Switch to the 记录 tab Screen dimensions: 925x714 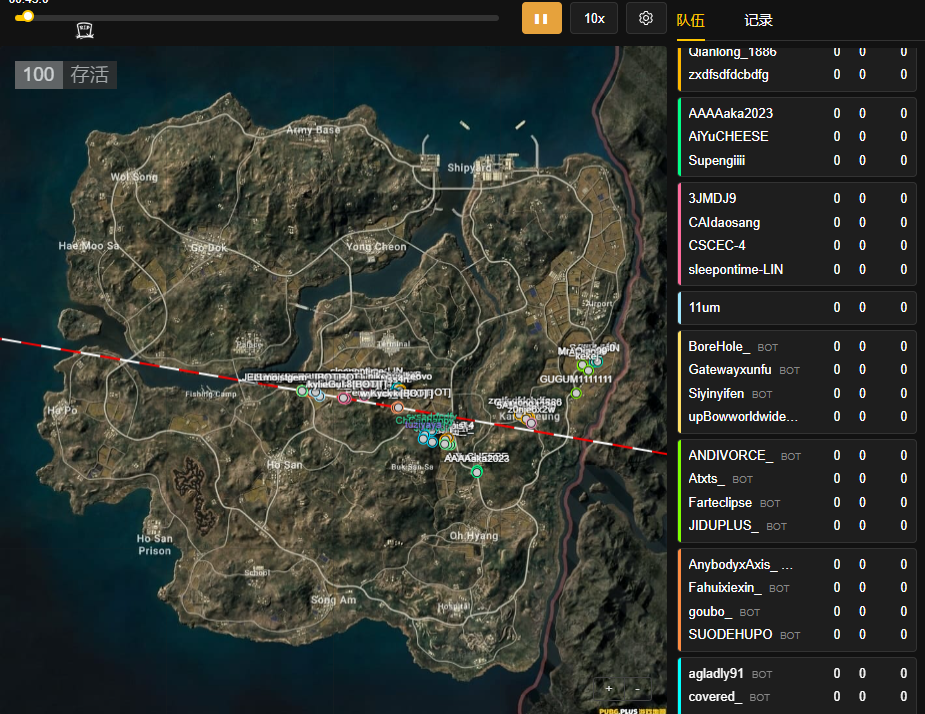(758, 20)
